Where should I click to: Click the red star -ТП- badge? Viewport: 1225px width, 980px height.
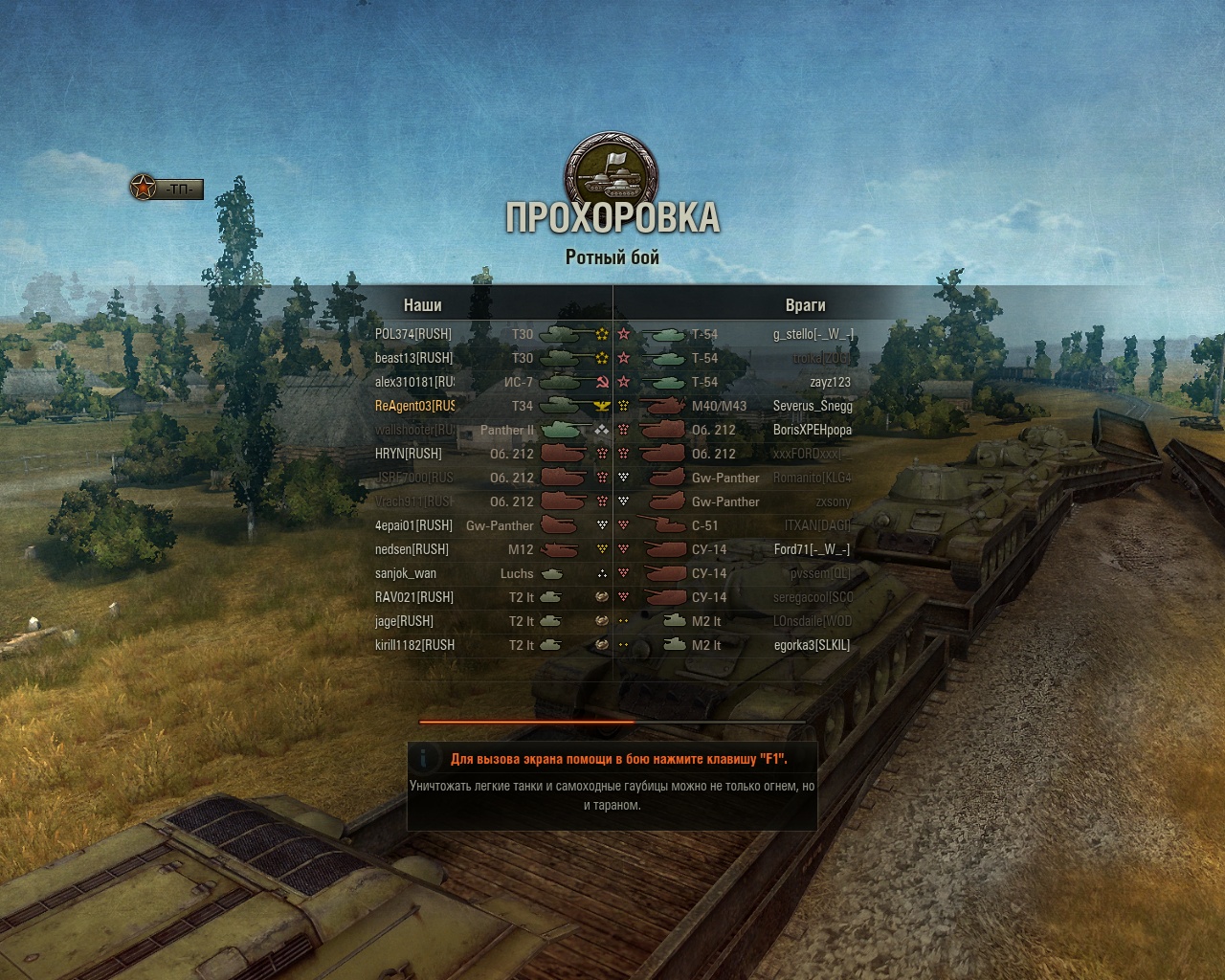pos(167,189)
